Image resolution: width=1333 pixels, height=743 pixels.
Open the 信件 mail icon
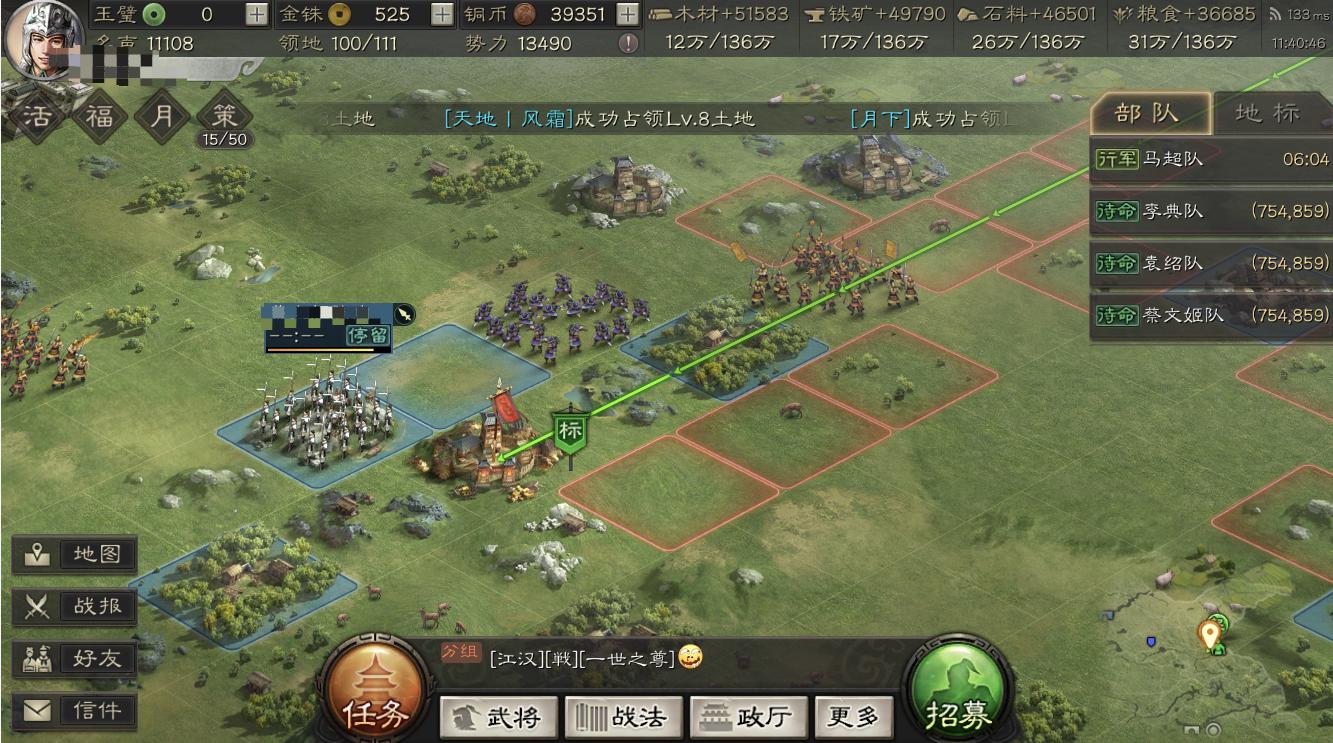(75, 711)
